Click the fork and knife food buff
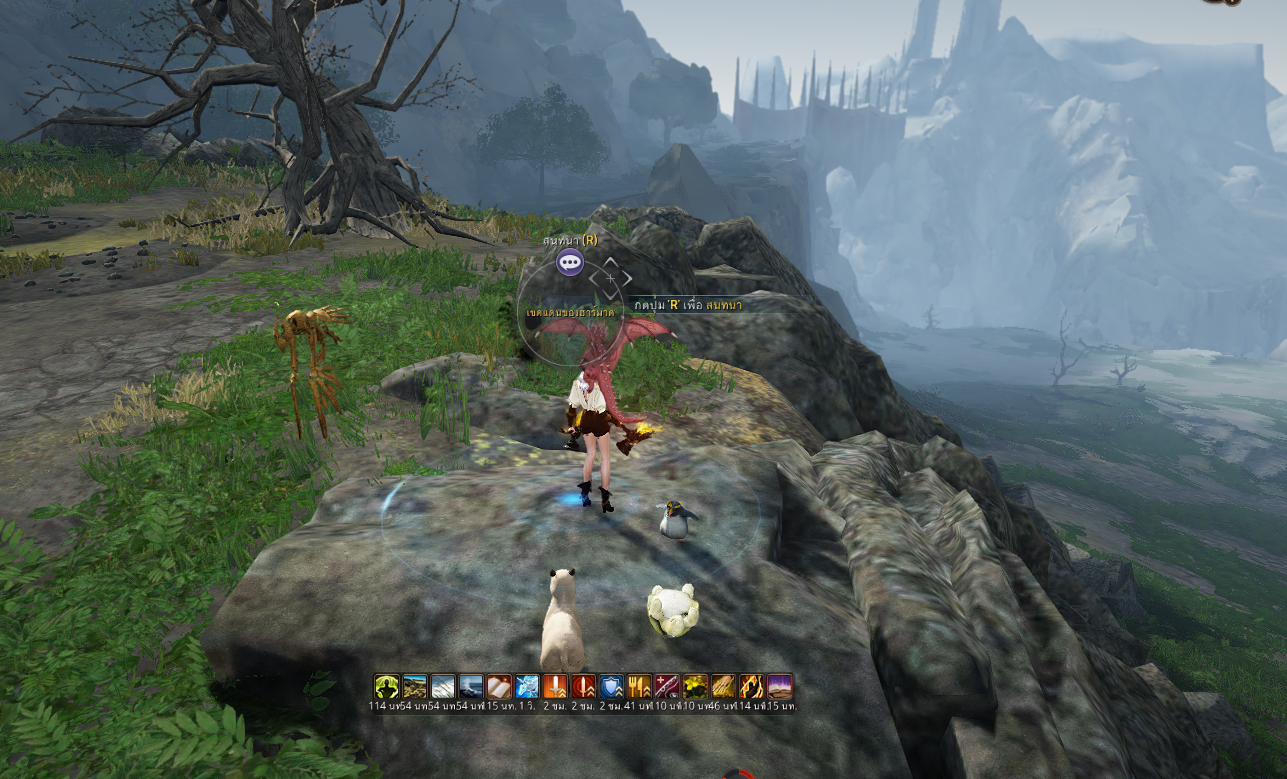Screen dimensions: 1287x779 point(639,686)
